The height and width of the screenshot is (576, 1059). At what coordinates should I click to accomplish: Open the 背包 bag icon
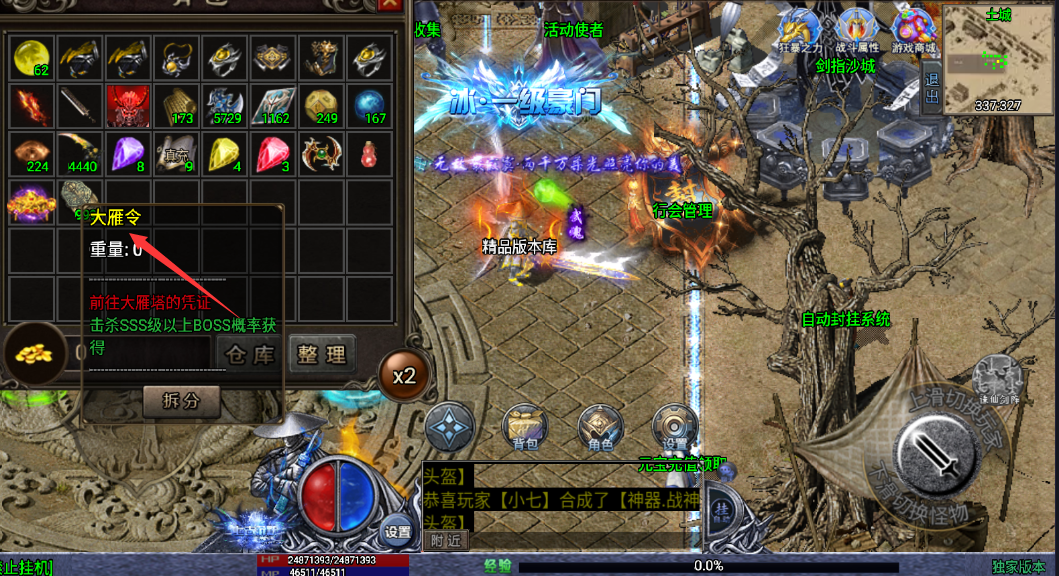524,430
